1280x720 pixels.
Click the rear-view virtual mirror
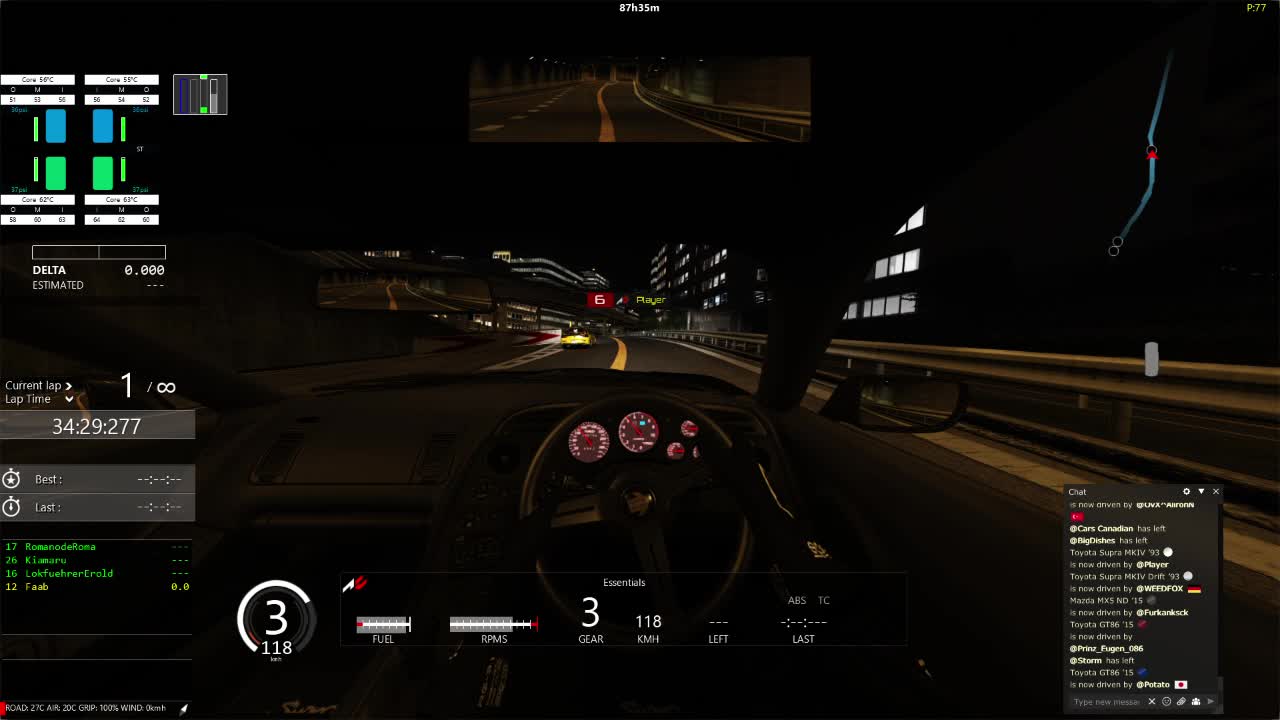[639, 99]
